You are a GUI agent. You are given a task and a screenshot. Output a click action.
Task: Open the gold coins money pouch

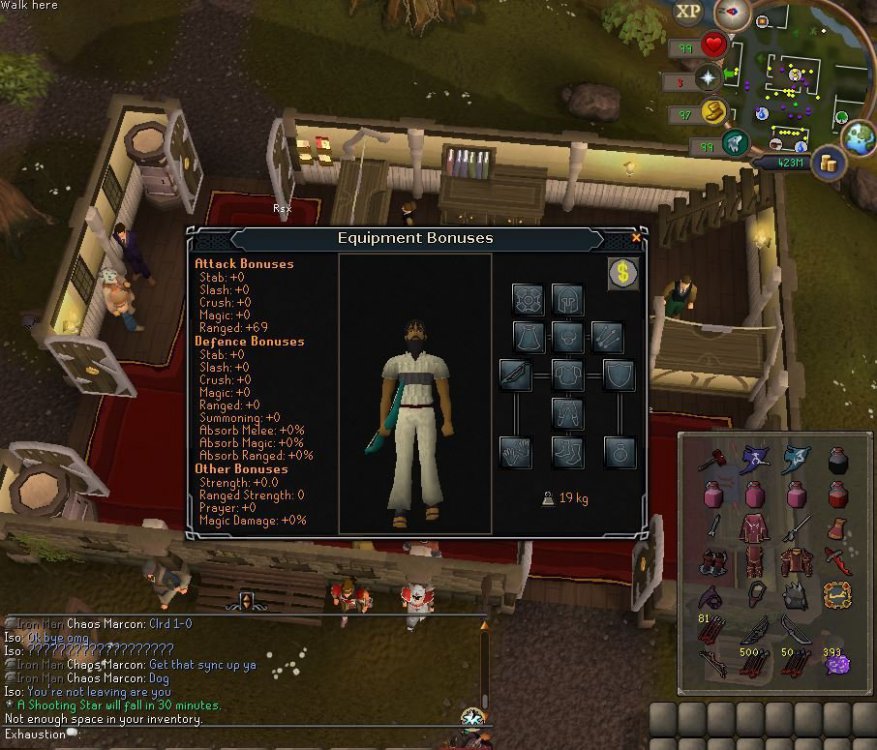coord(826,162)
